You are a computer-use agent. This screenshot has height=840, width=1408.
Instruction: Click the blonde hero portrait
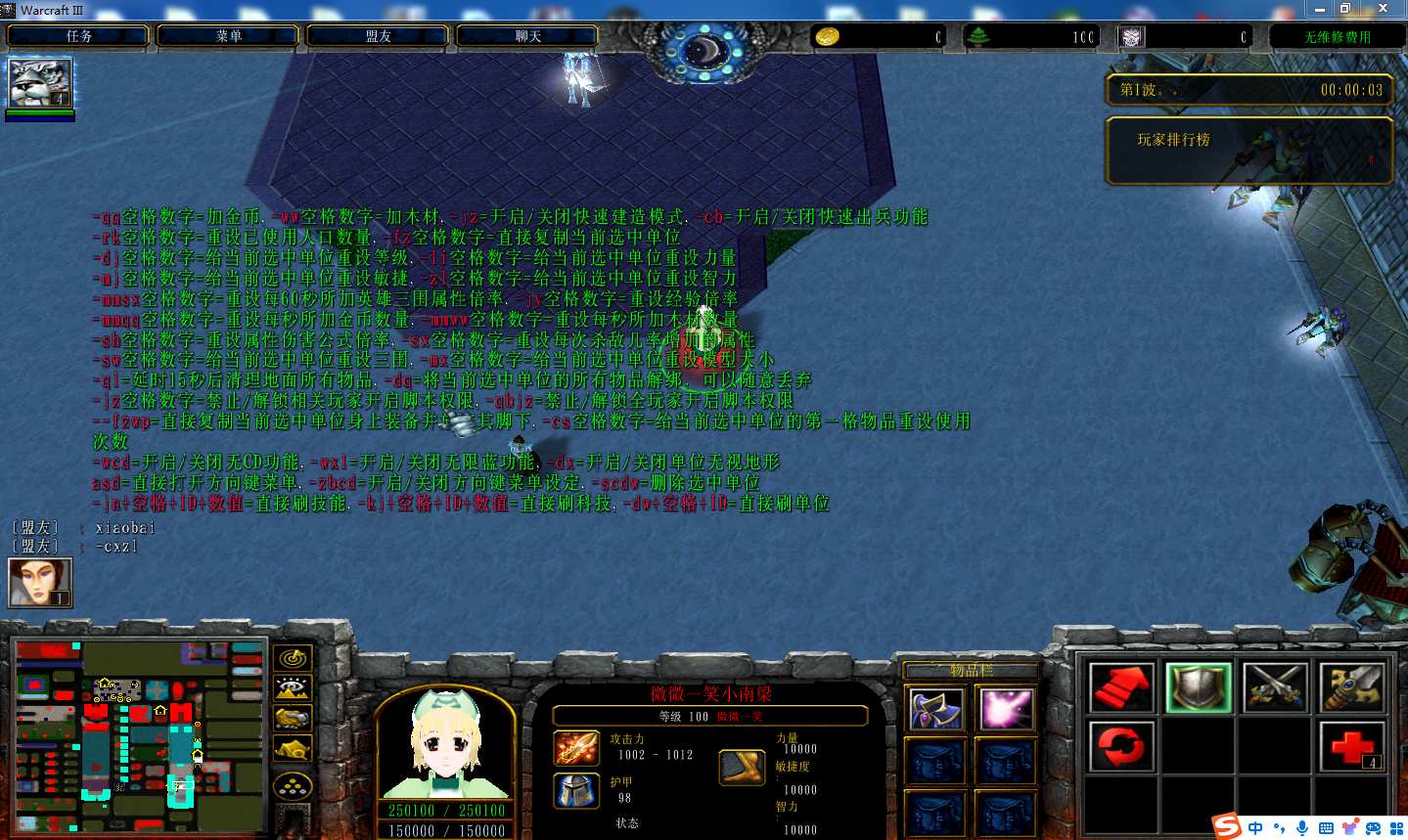click(446, 745)
